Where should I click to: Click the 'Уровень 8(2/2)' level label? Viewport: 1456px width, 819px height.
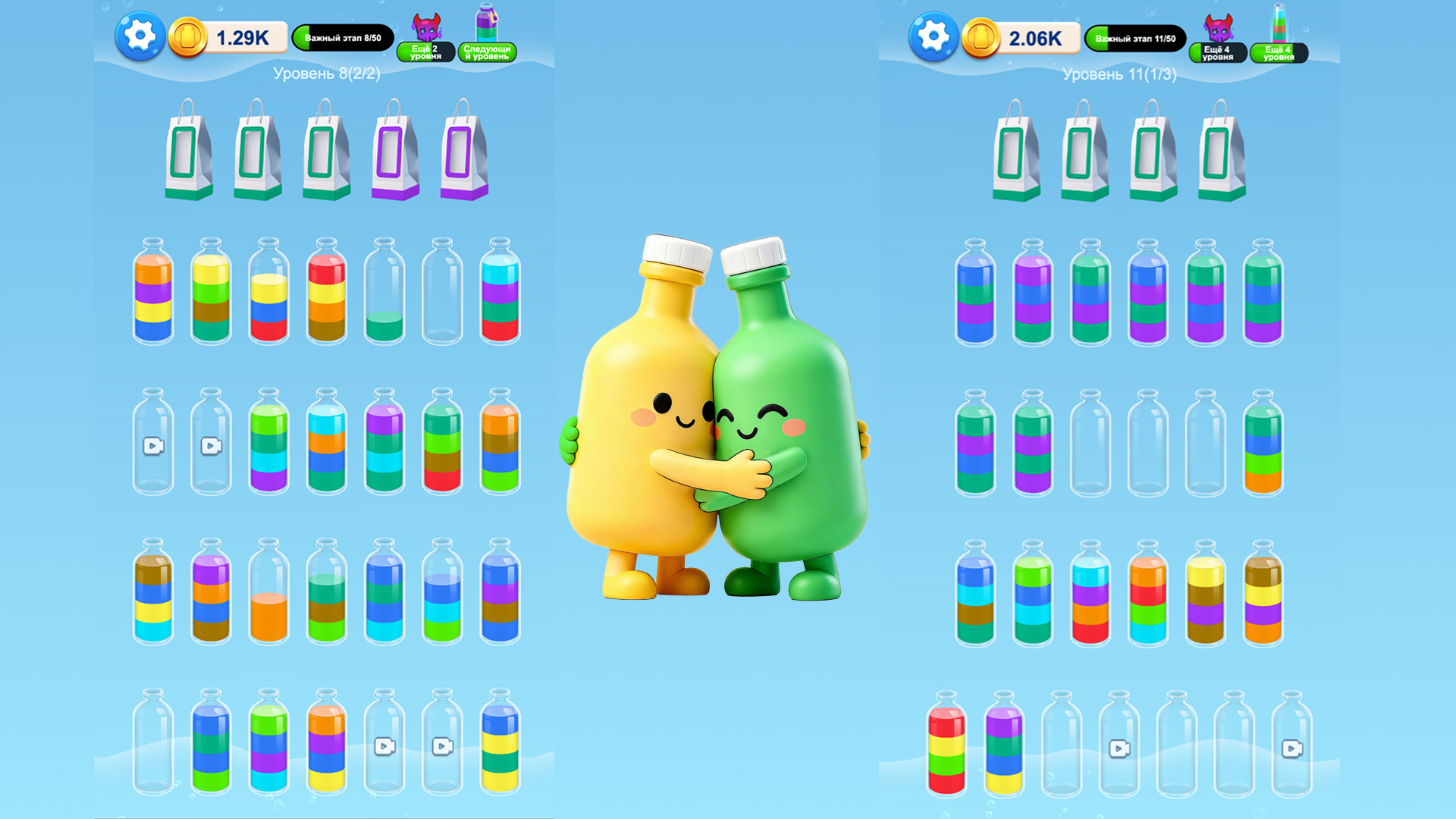coord(326,74)
